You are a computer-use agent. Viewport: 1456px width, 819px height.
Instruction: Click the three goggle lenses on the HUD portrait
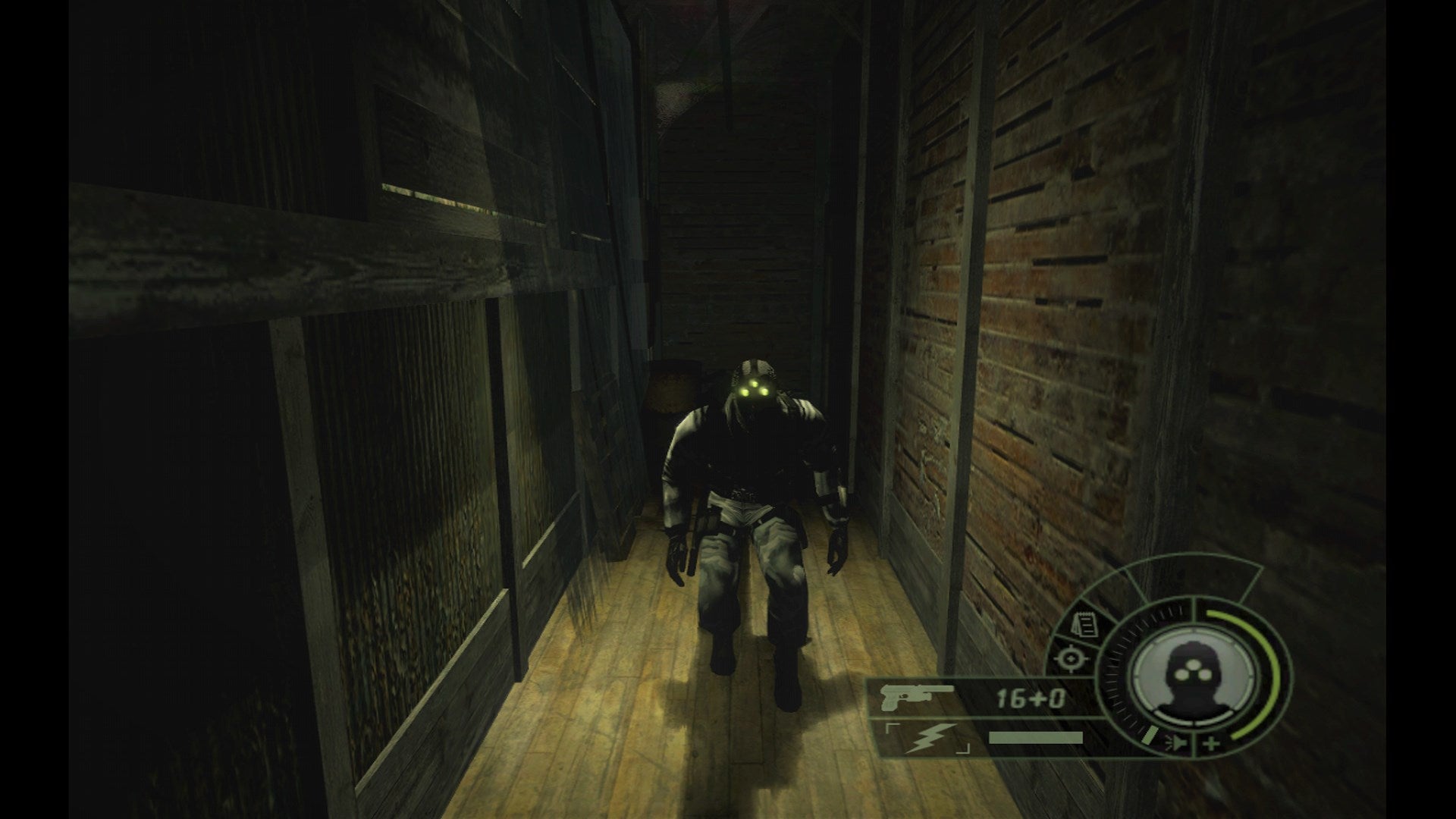(1194, 669)
